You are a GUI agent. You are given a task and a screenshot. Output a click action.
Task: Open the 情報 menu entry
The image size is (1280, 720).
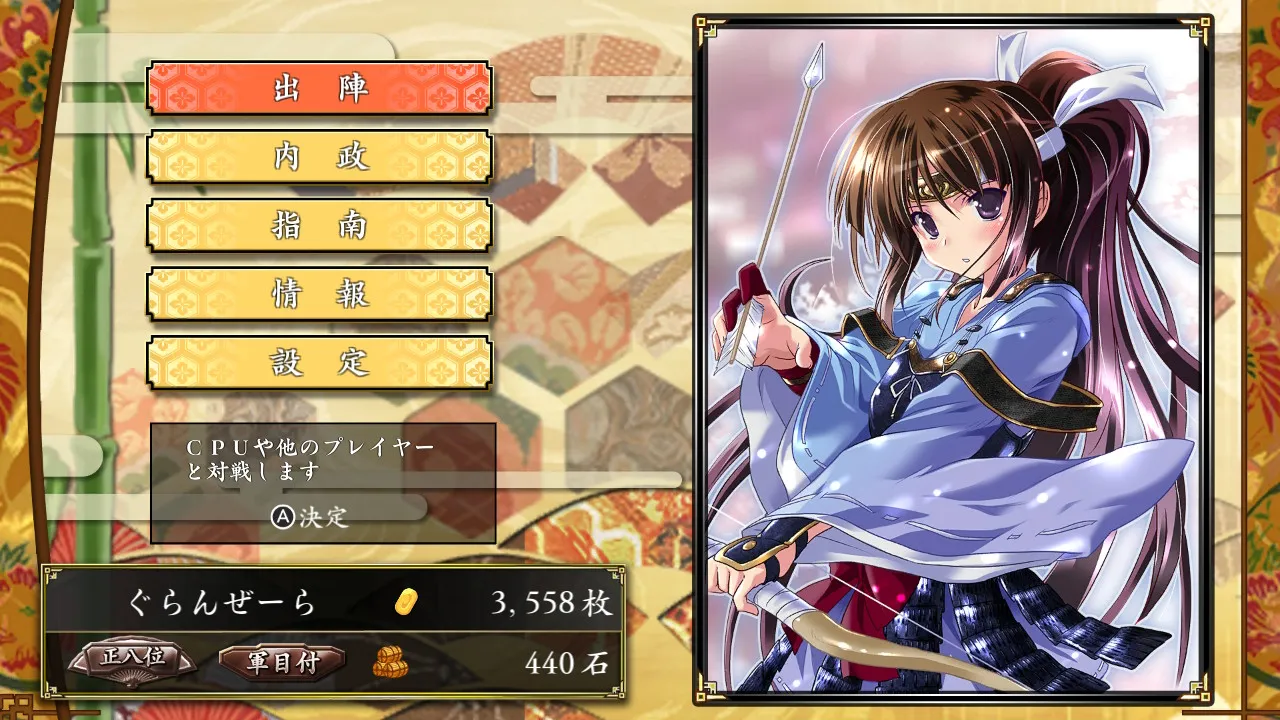(x=320, y=294)
